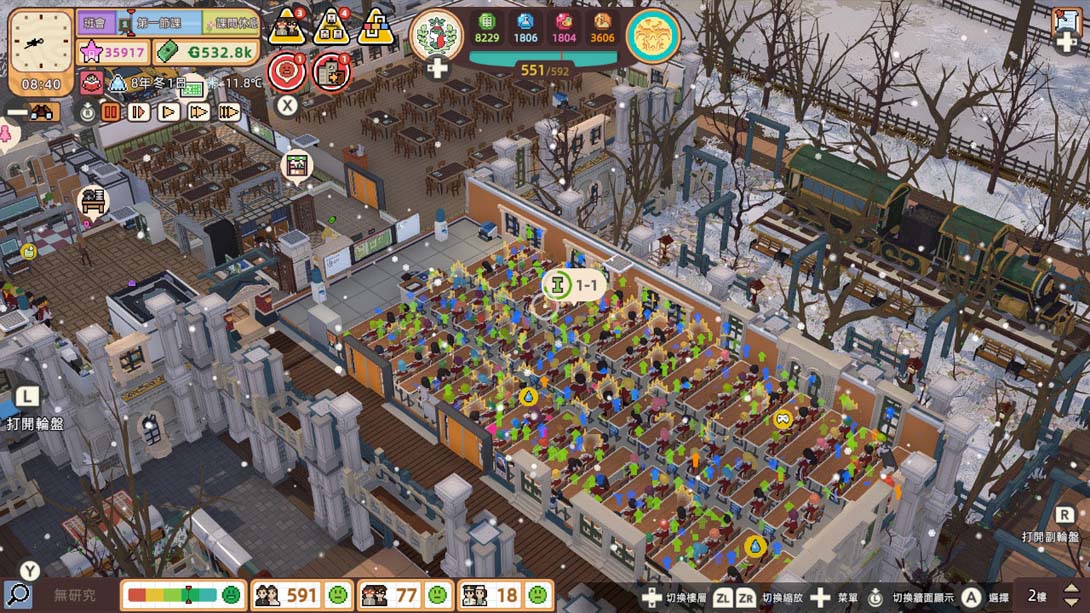Open the building blocks alert triangle
The height and width of the screenshot is (613, 1090).
coord(376,26)
